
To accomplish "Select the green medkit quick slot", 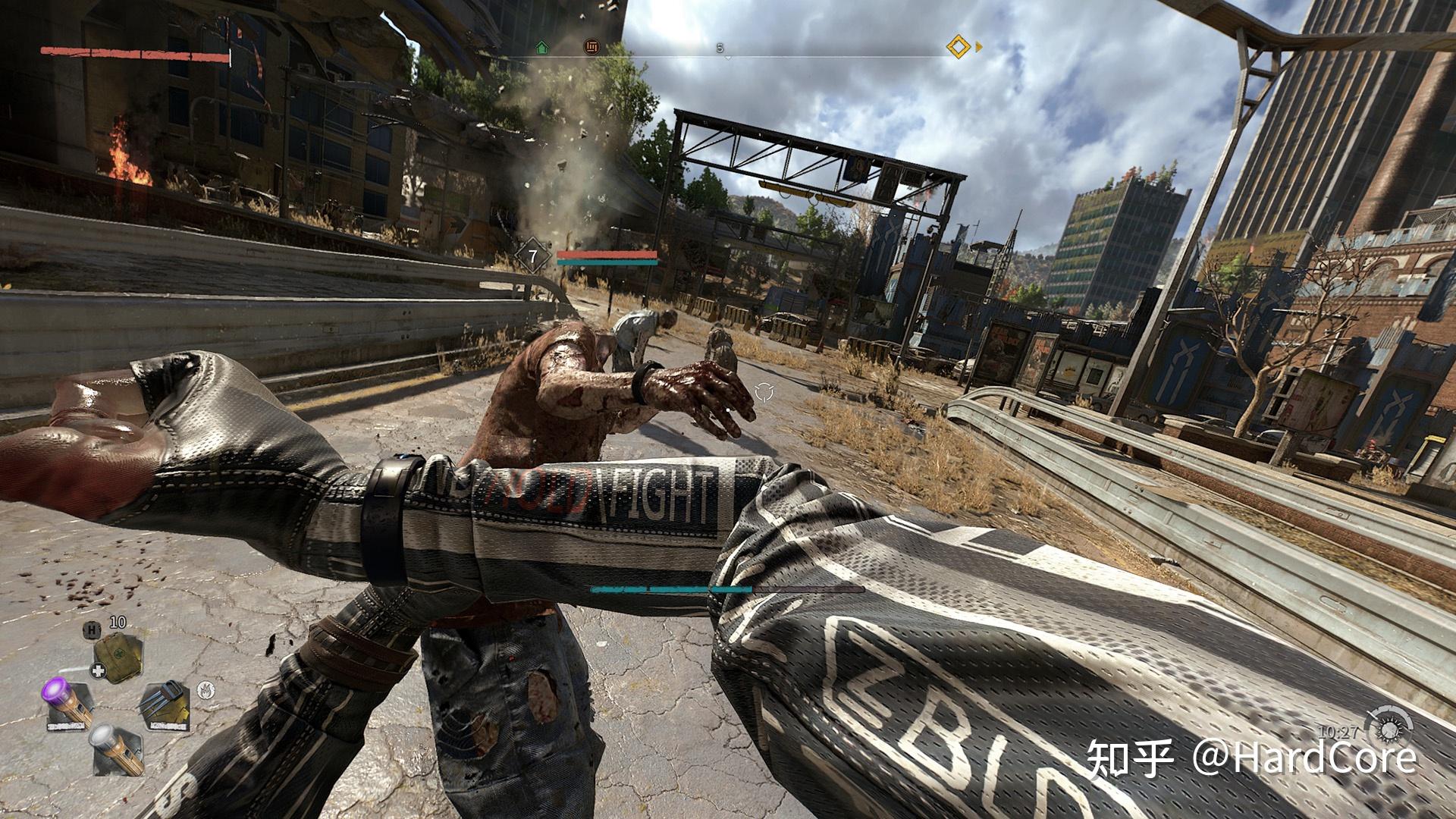I will [118, 657].
